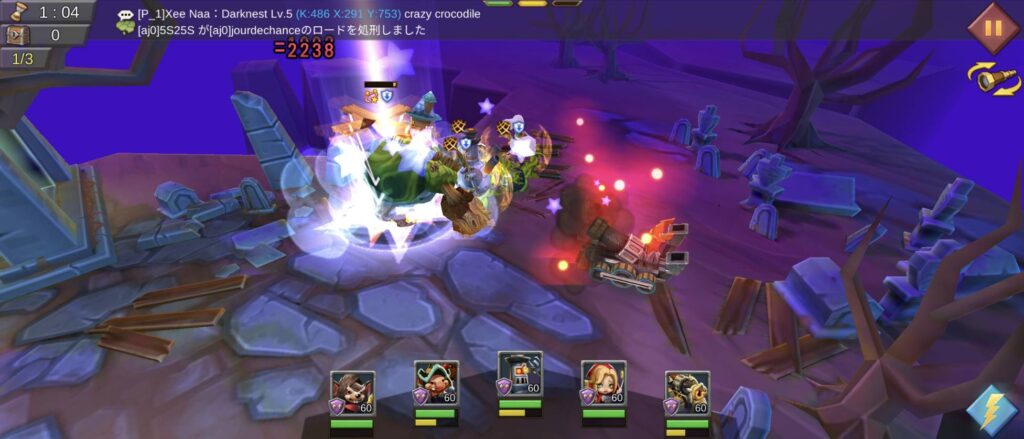The height and width of the screenshot is (439, 1024).
Task: Pause the battle with the diamond button
Action: coord(992,27)
